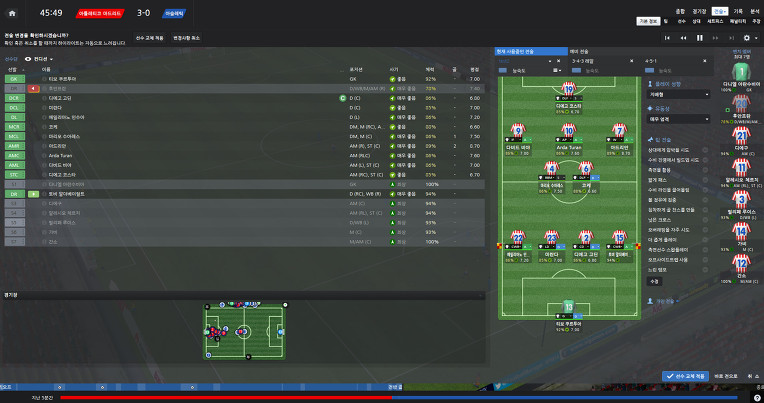Click the match pitch minimap
Viewport: 764px width, 403px height.
[x=245, y=329]
